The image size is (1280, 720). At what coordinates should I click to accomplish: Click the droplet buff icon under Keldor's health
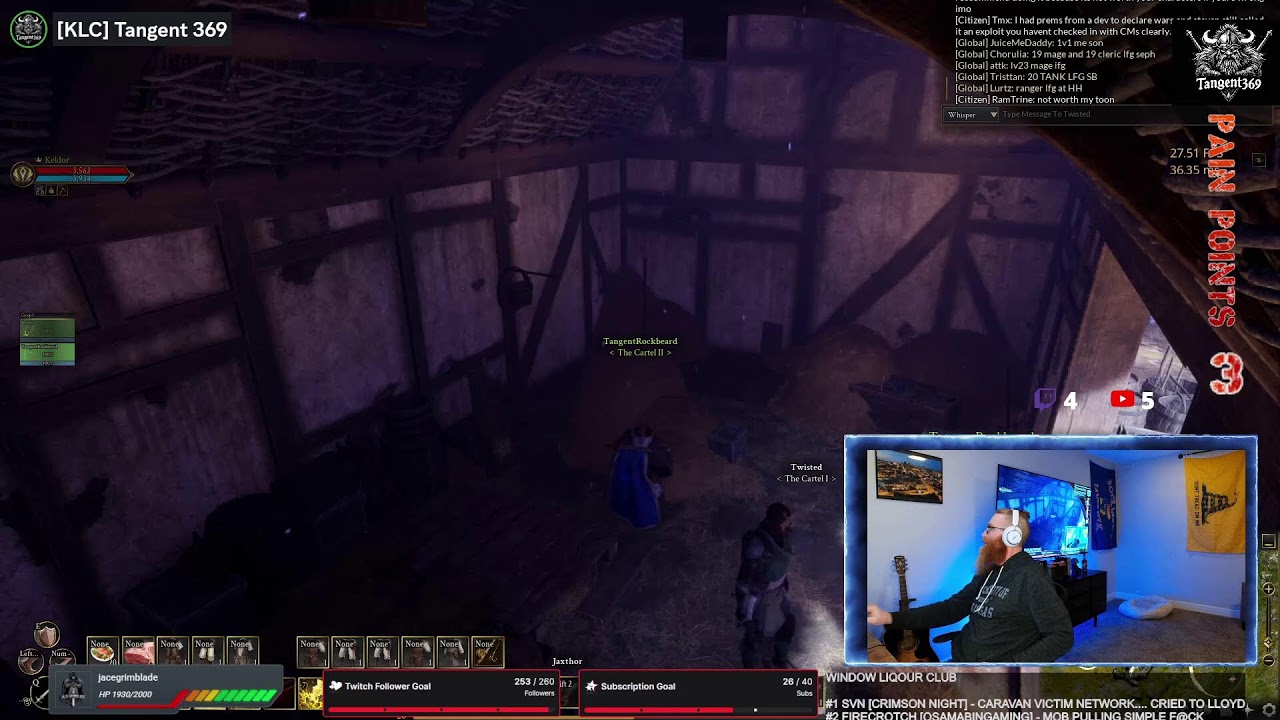pos(52,191)
